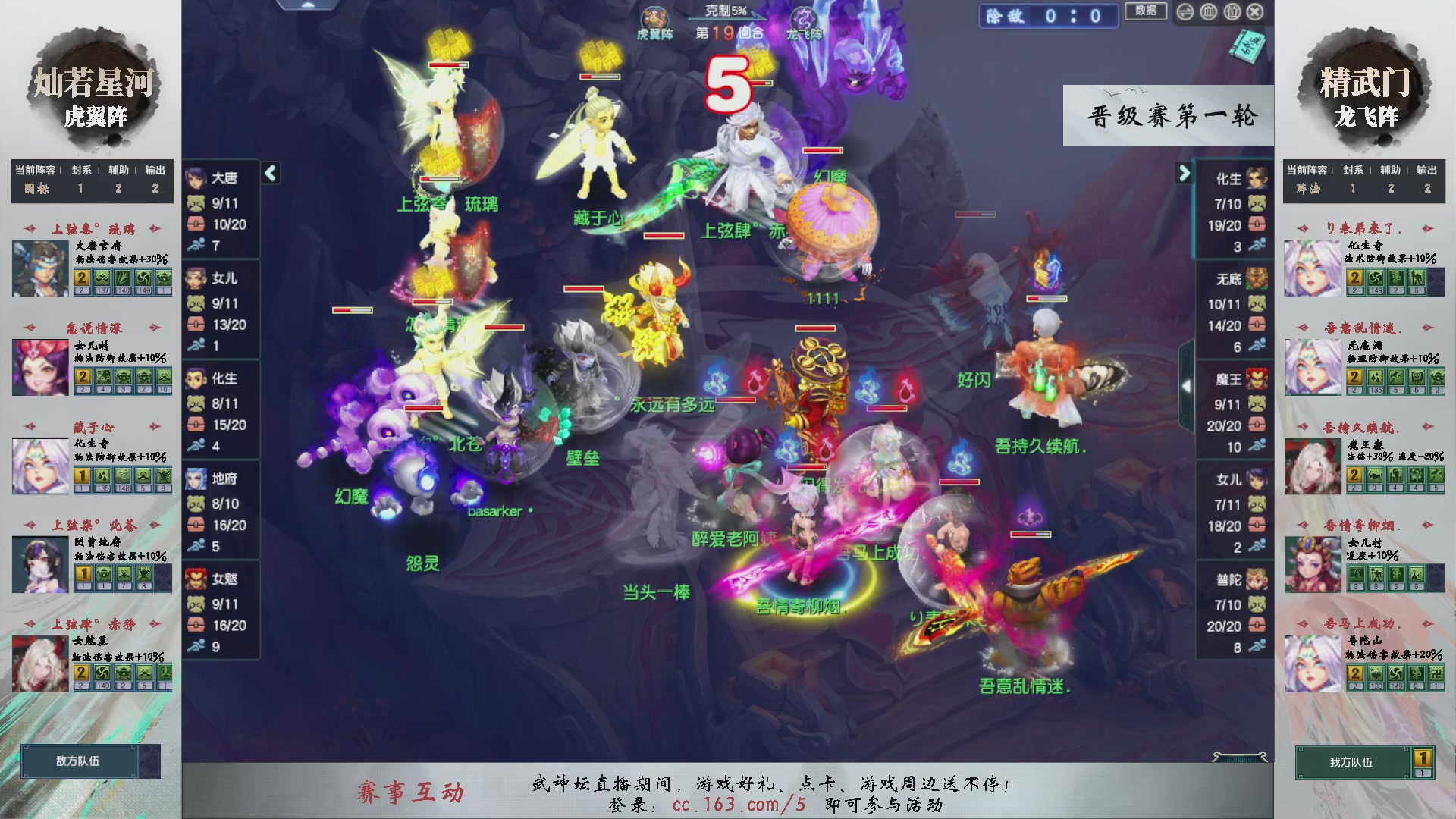
Task: Open the first vault icon in the top-right toolbar
Action: click(x=1208, y=12)
